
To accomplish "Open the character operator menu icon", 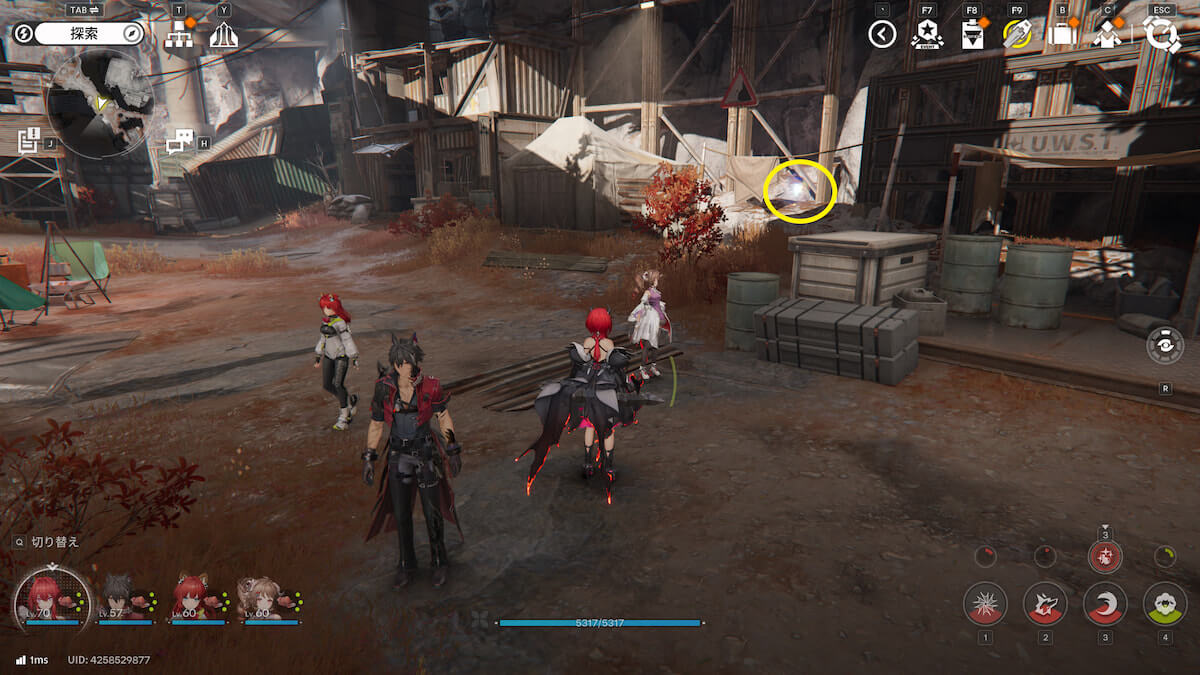I will click(1107, 35).
